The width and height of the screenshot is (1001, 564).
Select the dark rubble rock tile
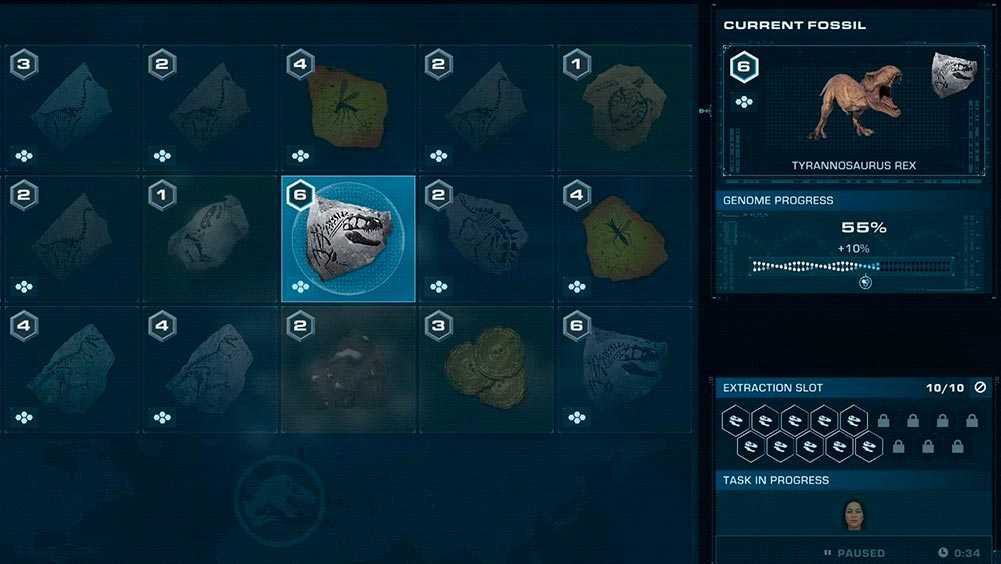click(347, 369)
